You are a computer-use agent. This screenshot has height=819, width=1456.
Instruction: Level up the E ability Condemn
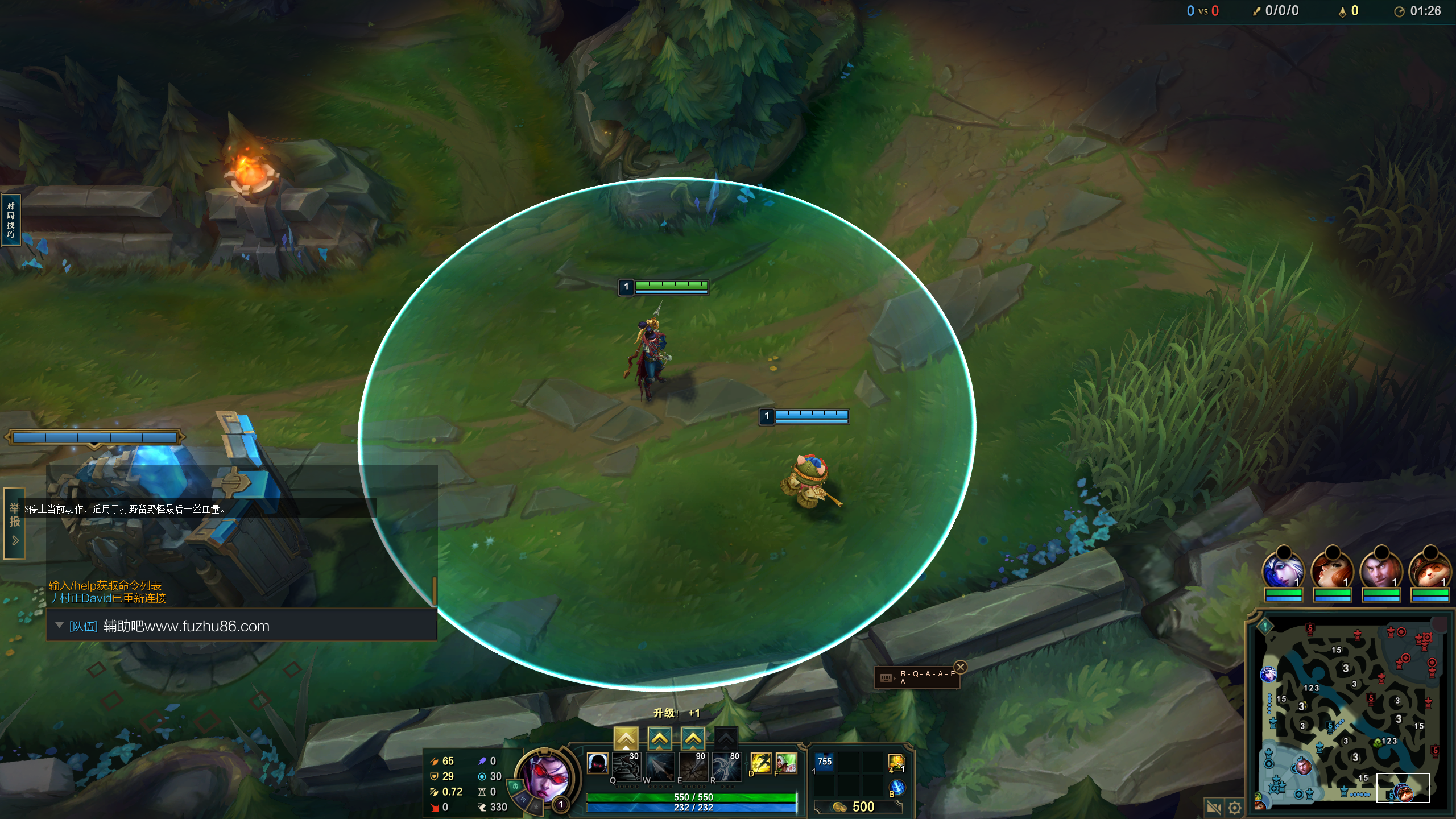pyautogui.click(x=693, y=738)
